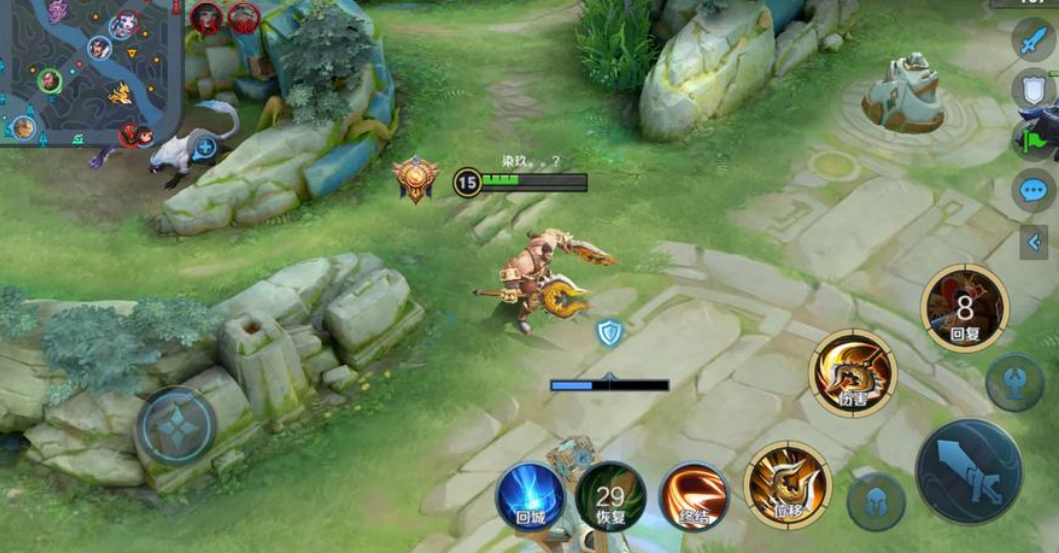Activate the 回城 recall button
Image resolution: width=1059 pixels, height=553 pixels.
(x=530, y=497)
